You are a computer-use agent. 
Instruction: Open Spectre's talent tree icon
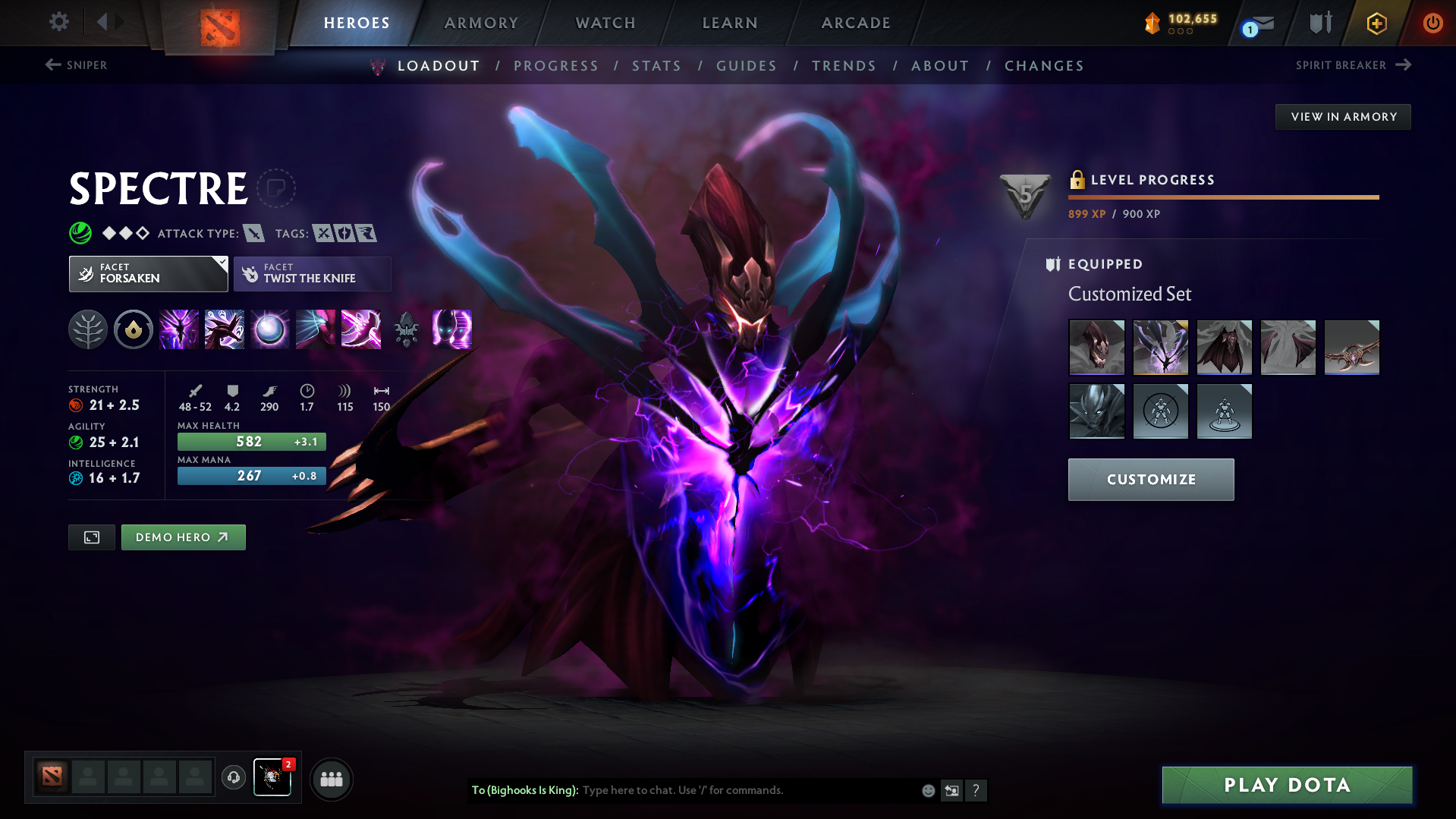pyautogui.click(x=88, y=329)
